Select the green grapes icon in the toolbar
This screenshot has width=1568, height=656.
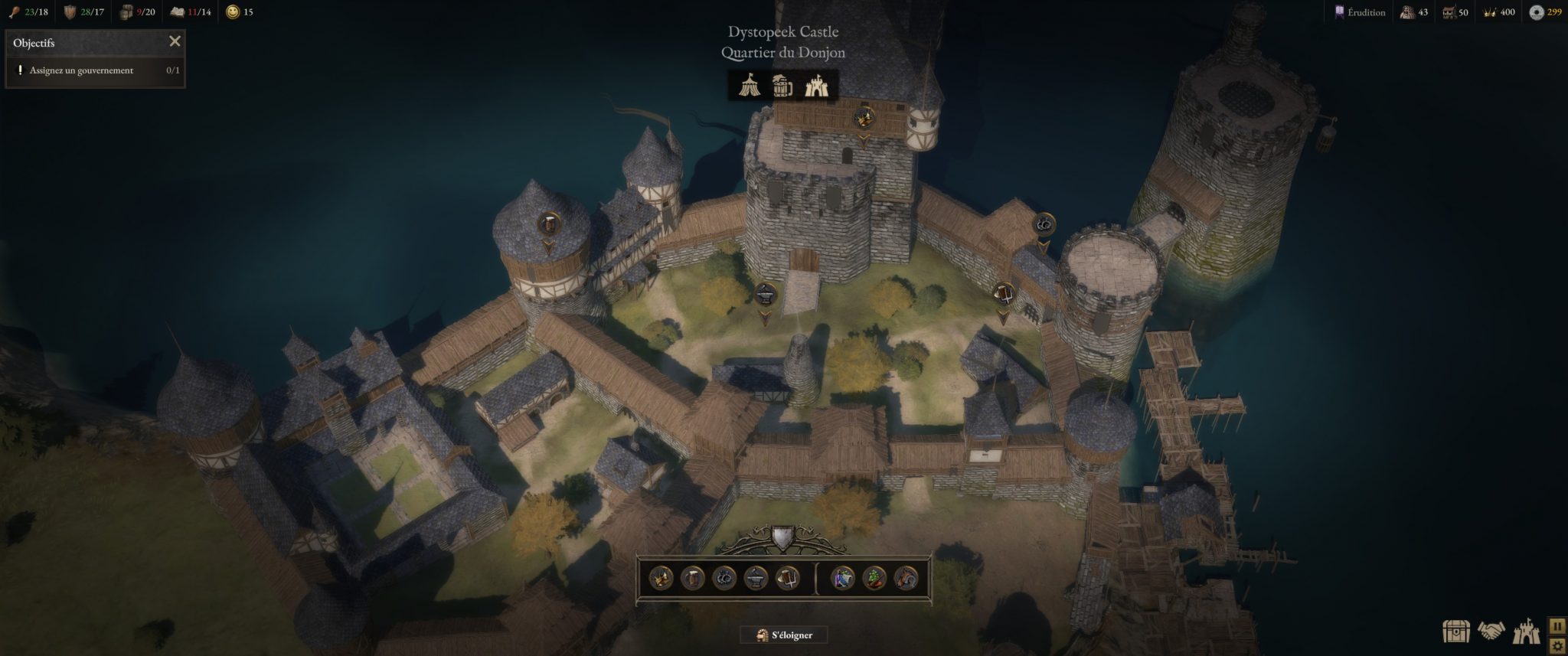click(x=874, y=578)
